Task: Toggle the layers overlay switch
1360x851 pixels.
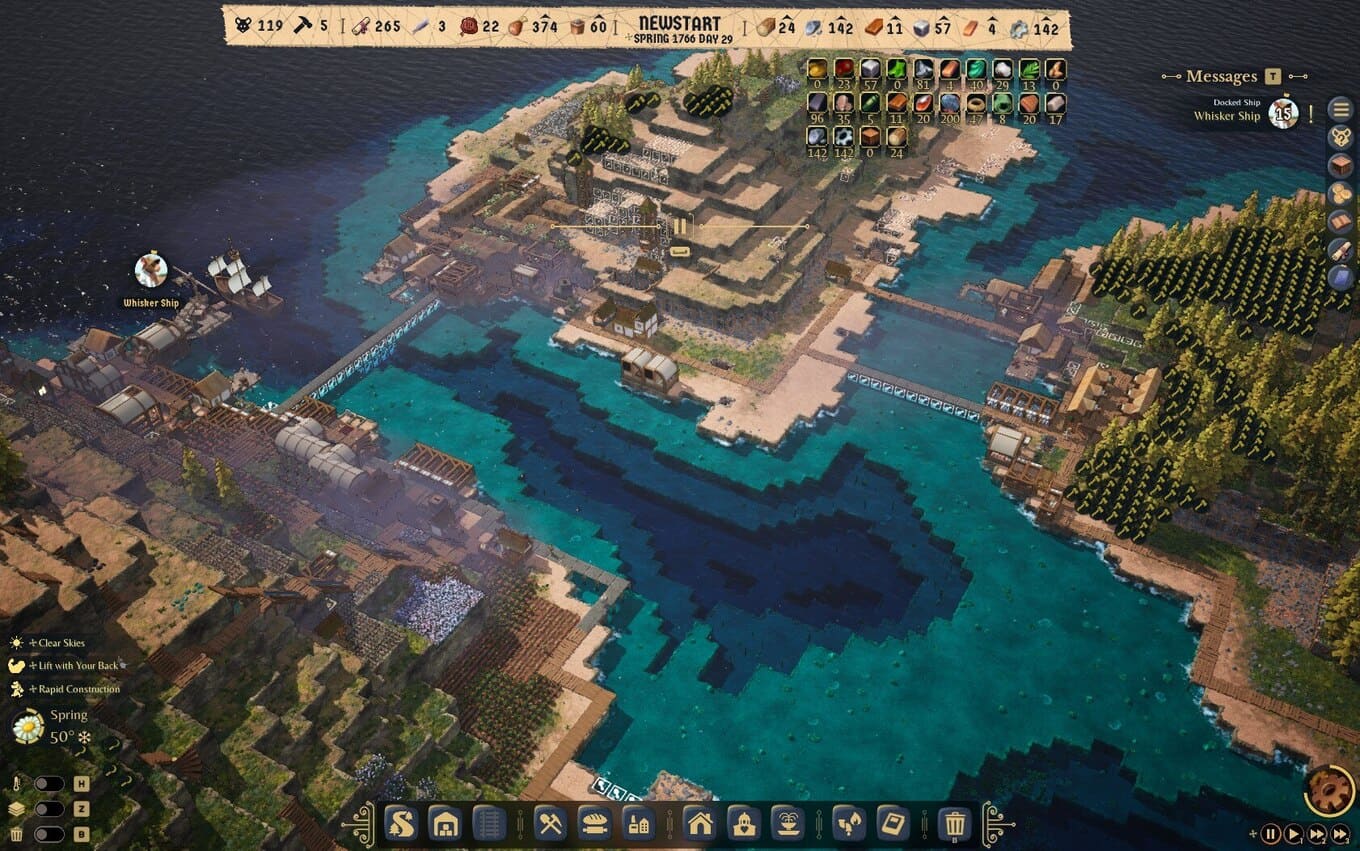Action: point(48,809)
